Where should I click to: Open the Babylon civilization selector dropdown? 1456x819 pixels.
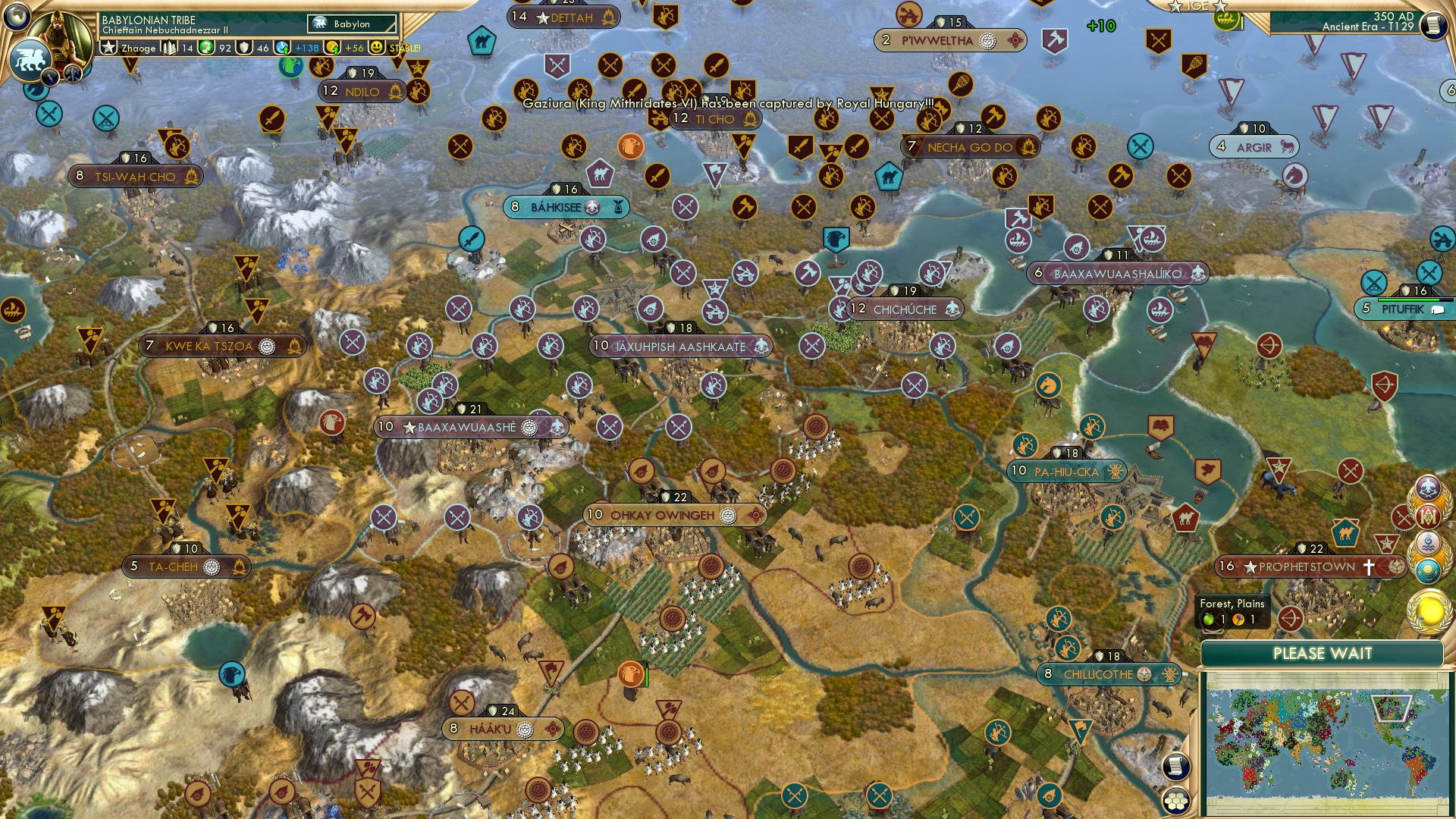(x=350, y=24)
